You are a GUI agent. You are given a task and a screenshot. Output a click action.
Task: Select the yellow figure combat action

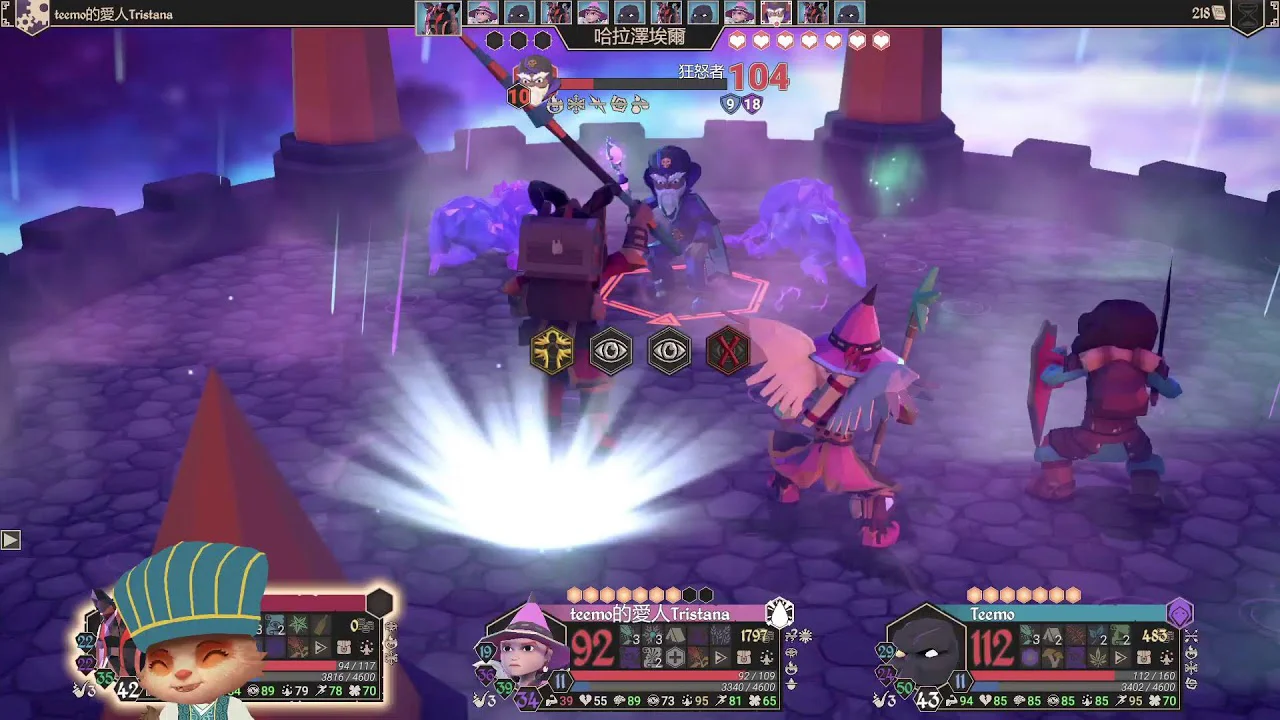point(552,351)
